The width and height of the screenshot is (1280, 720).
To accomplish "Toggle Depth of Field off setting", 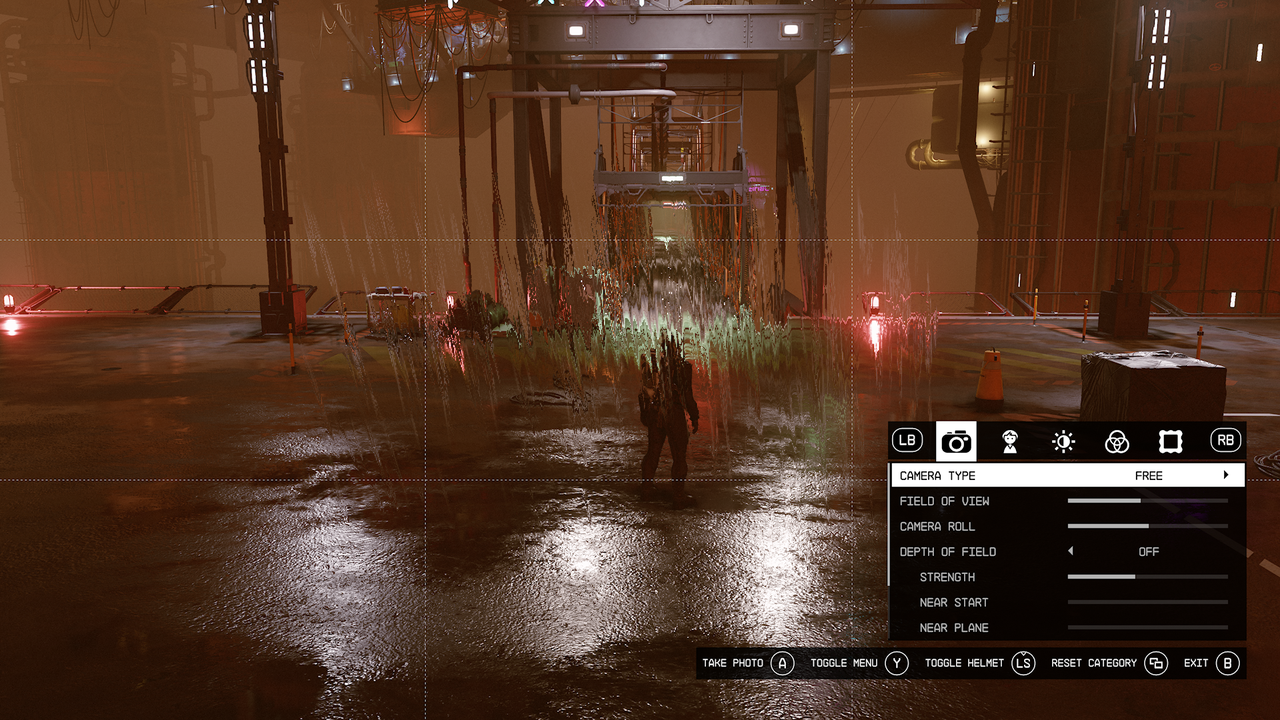I will 1148,551.
